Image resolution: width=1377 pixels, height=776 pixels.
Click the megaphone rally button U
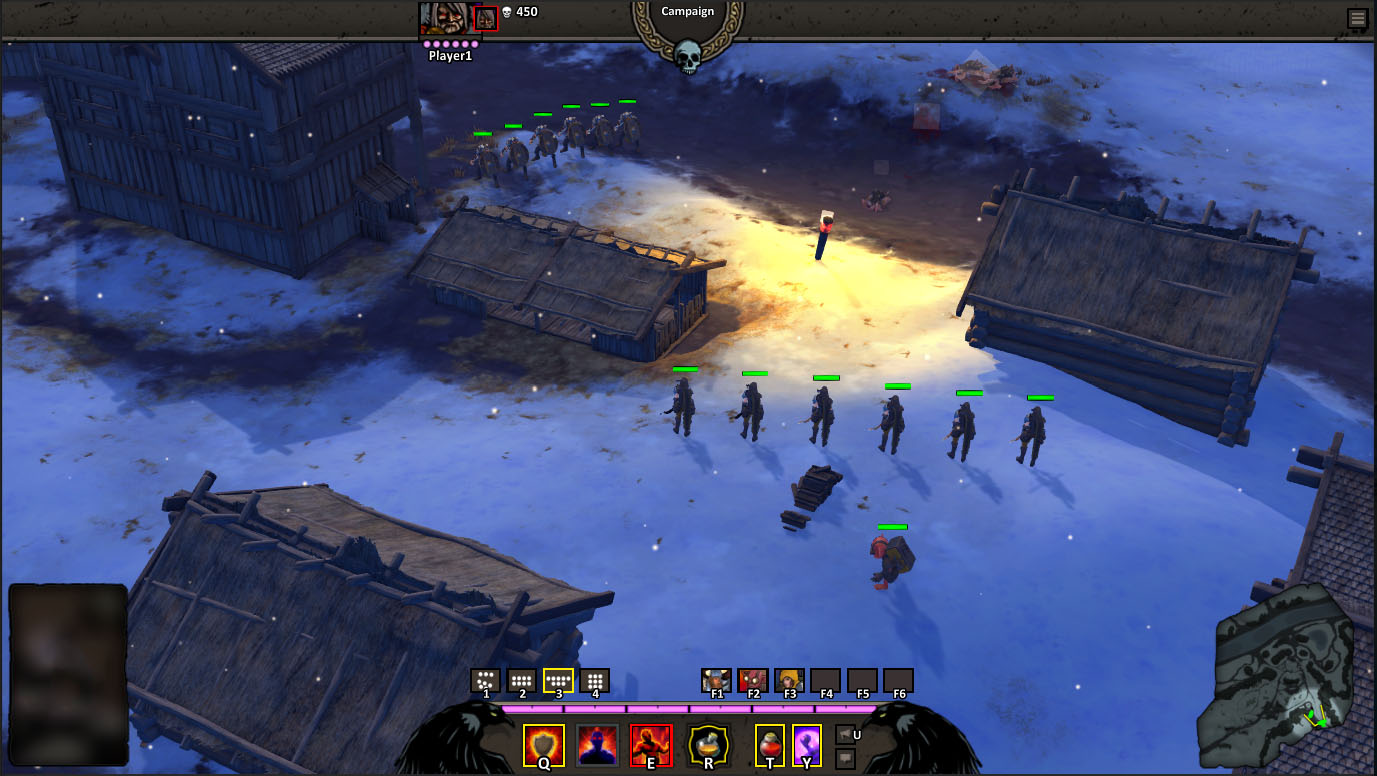(845, 734)
